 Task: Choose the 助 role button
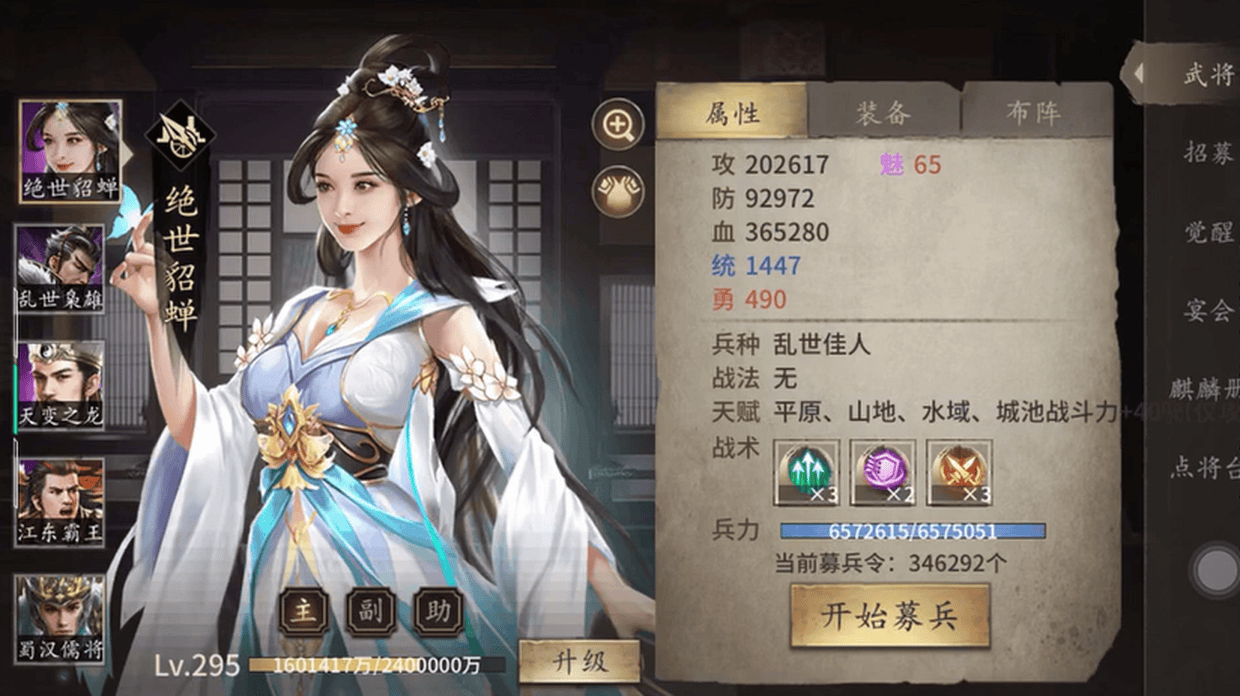(438, 611)
